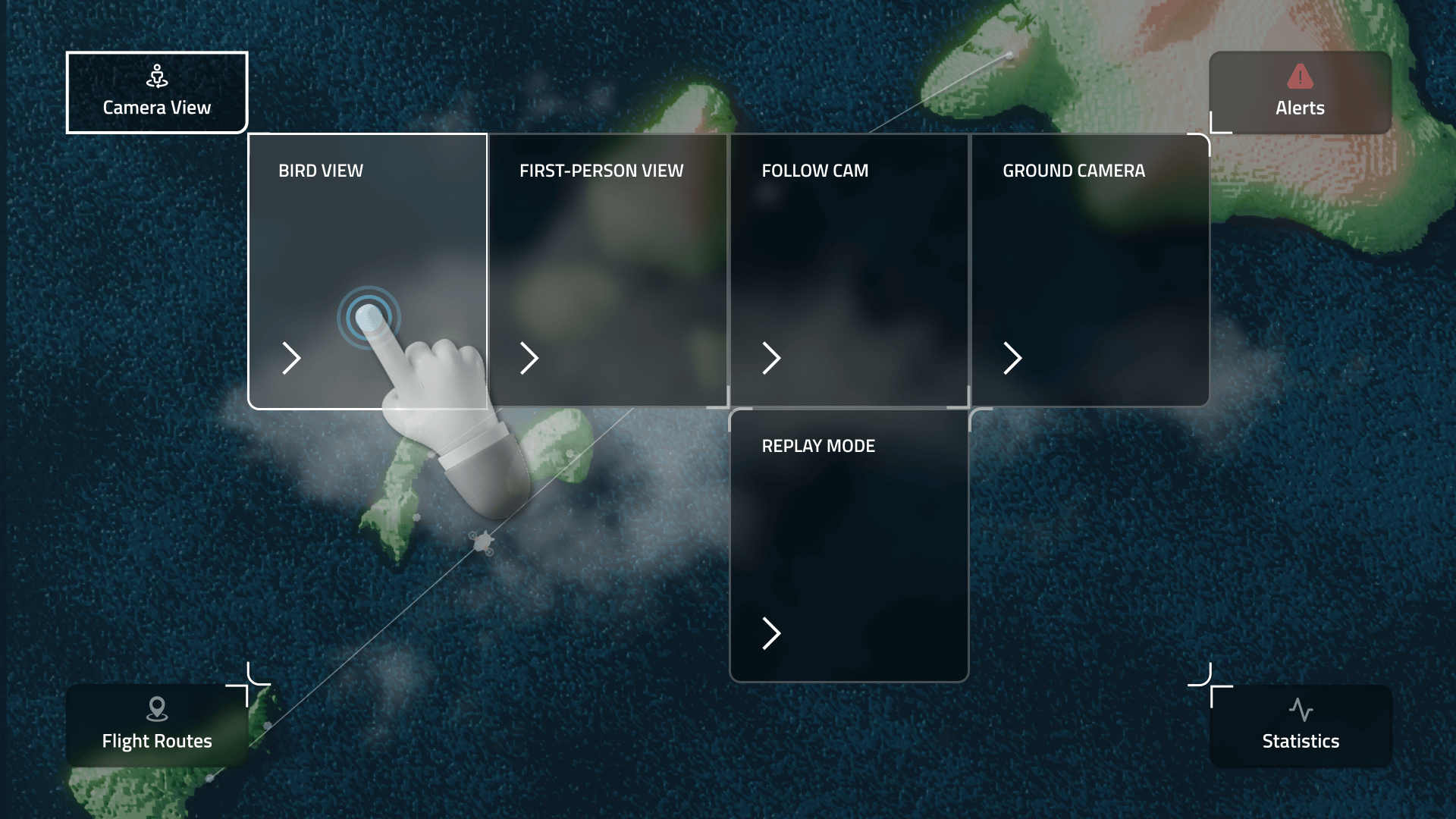Switch to Follow Cam option
1456x819 pixels.
click(849, 271)
